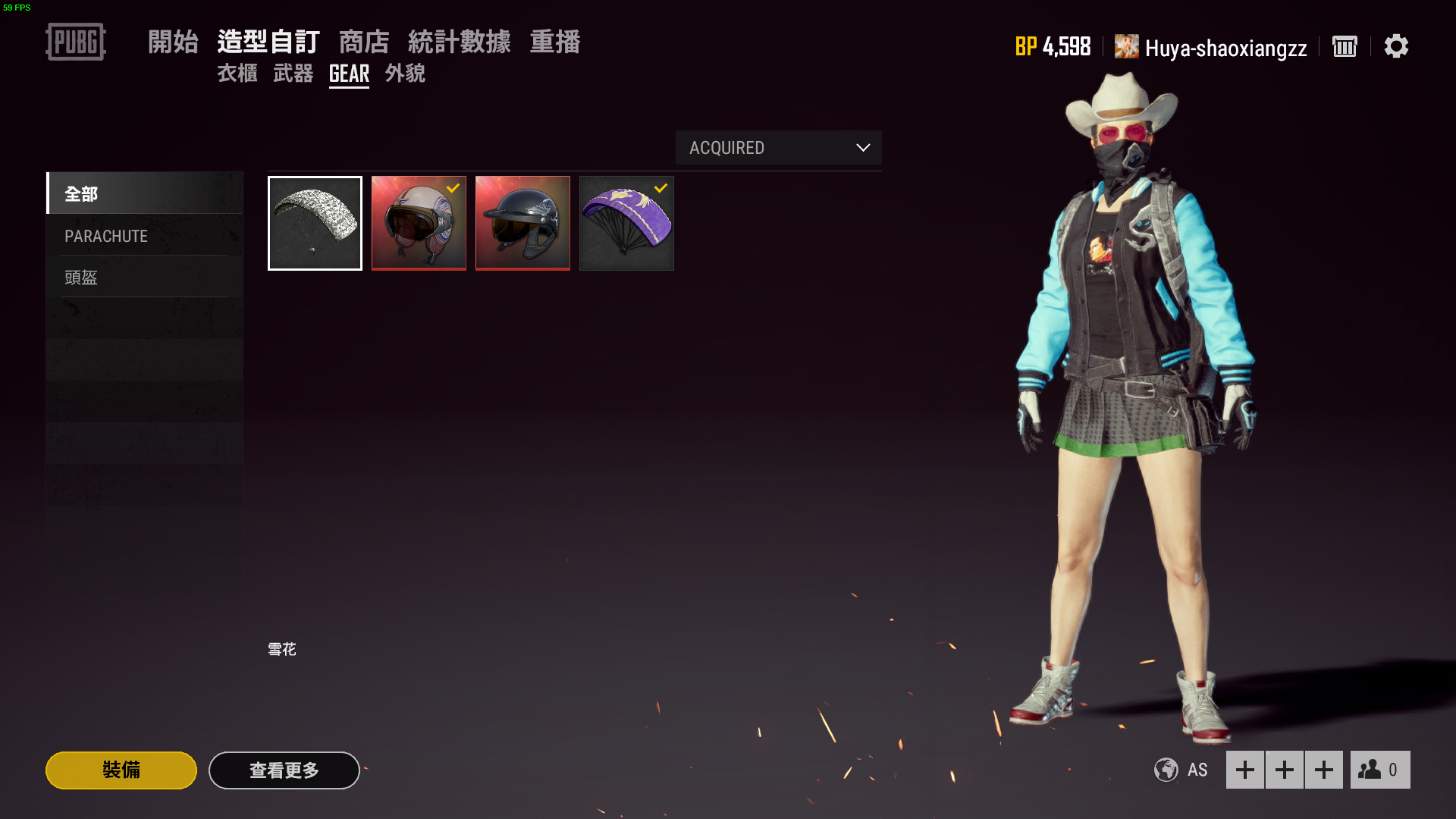Click the 查看更多 view more button
The width and height of the screenshot is (1456, 819).
point(284,770)
